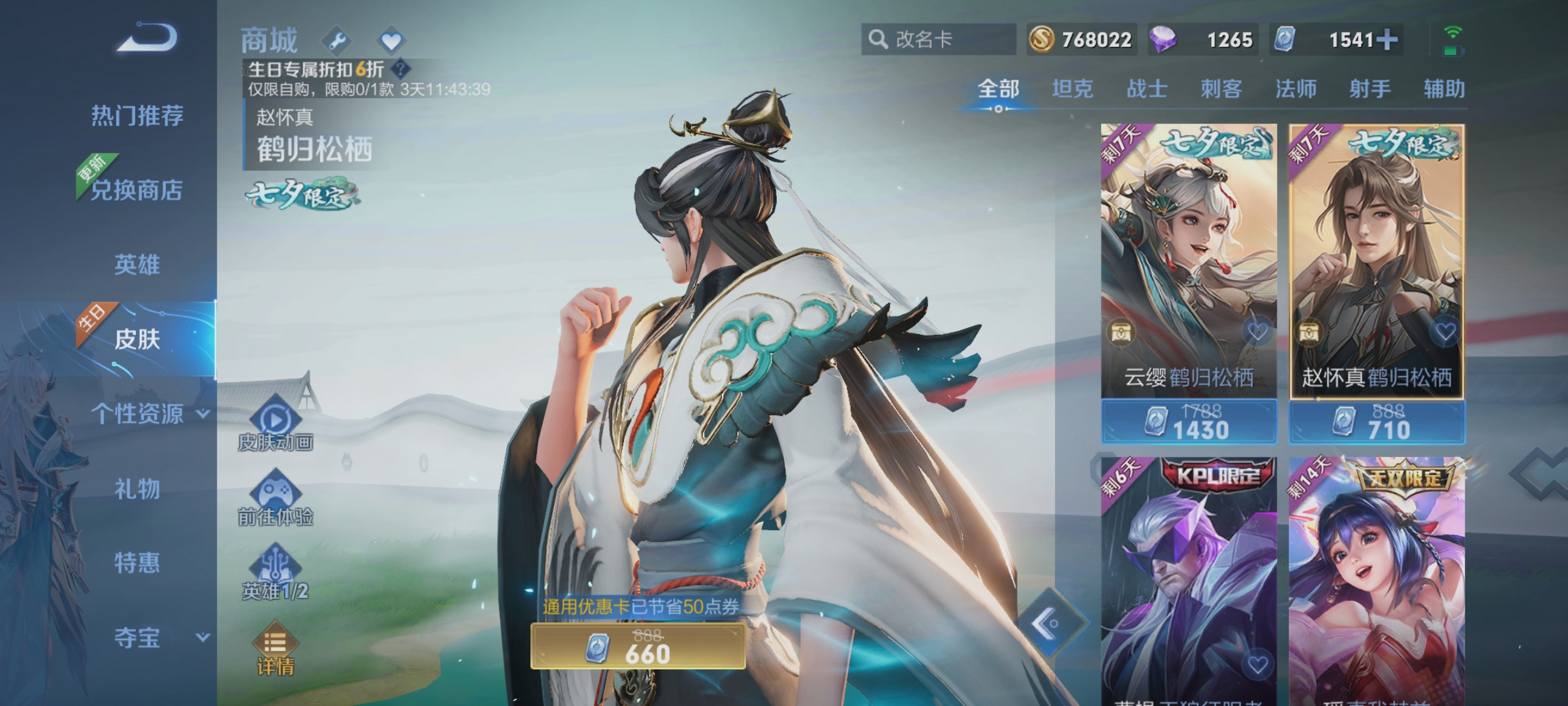The image size is (1568, 706).
Task: Go to the 特惠 deals section
Action: [x=137, y=562]
